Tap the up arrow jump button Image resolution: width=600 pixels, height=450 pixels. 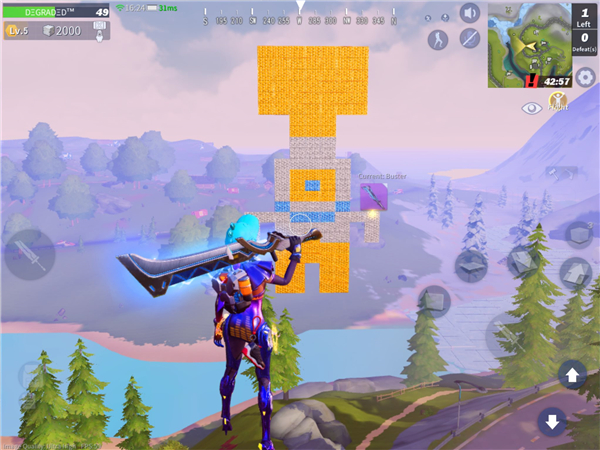tap(573, 376)
